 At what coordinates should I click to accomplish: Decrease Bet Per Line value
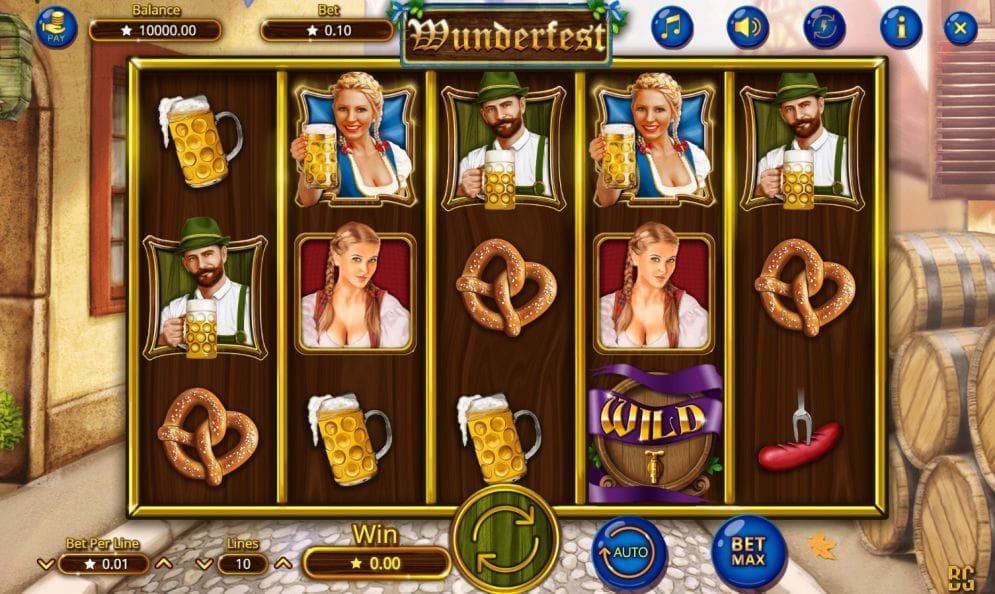pos(45,564)
